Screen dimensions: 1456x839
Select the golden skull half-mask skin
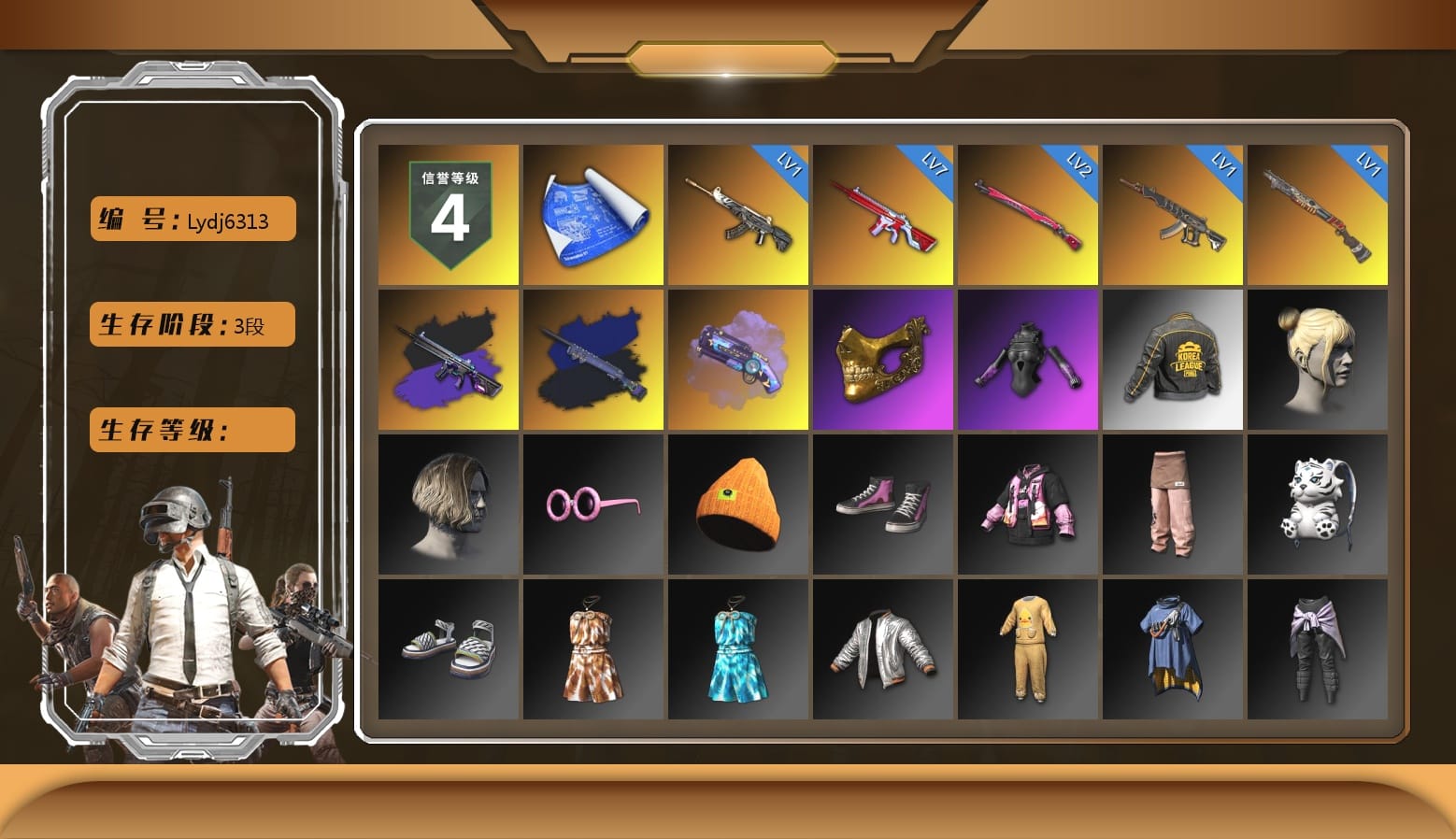(x=882, y=360)
